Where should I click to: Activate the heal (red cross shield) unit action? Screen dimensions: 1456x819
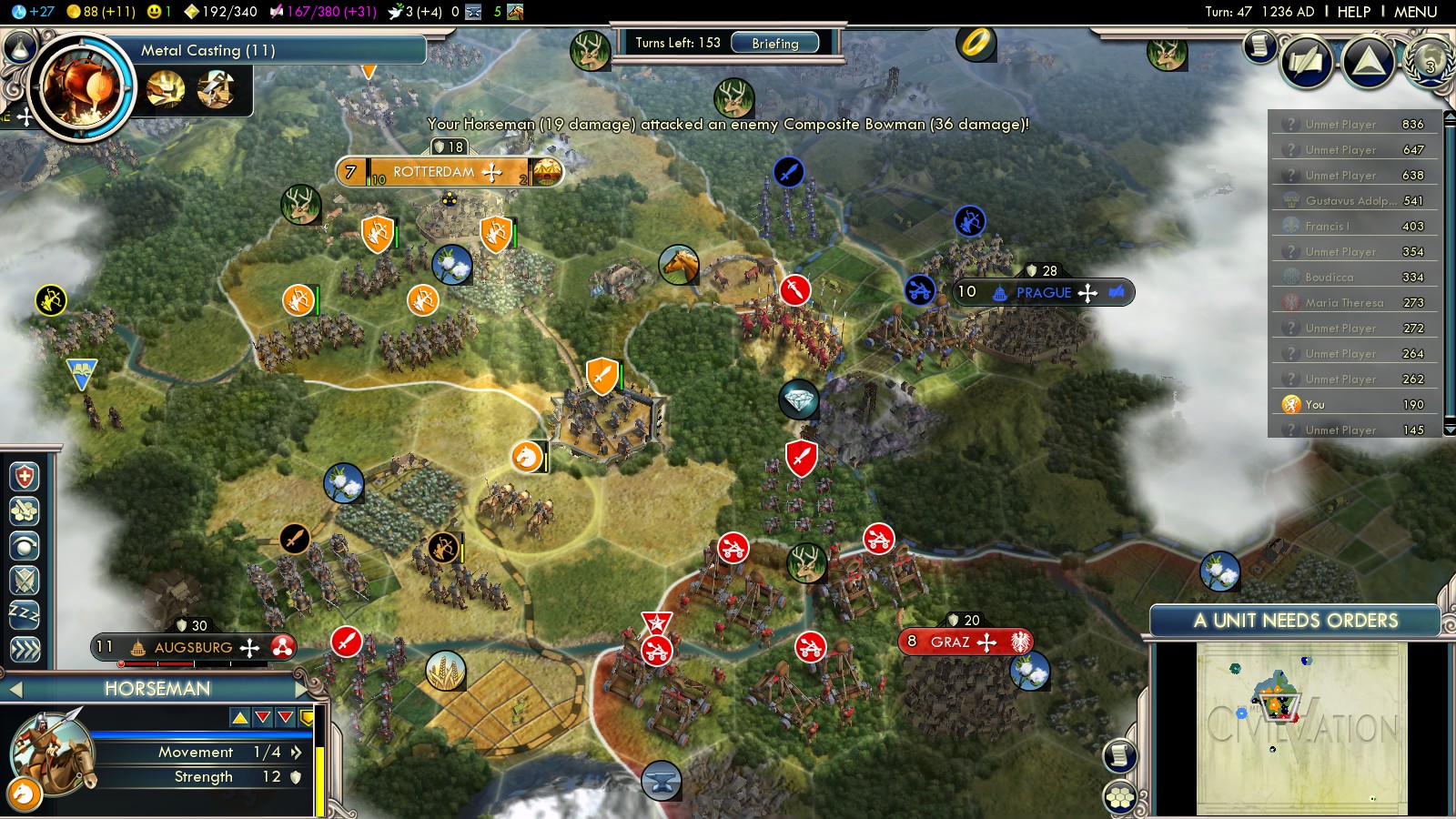[x=25, y=477]
